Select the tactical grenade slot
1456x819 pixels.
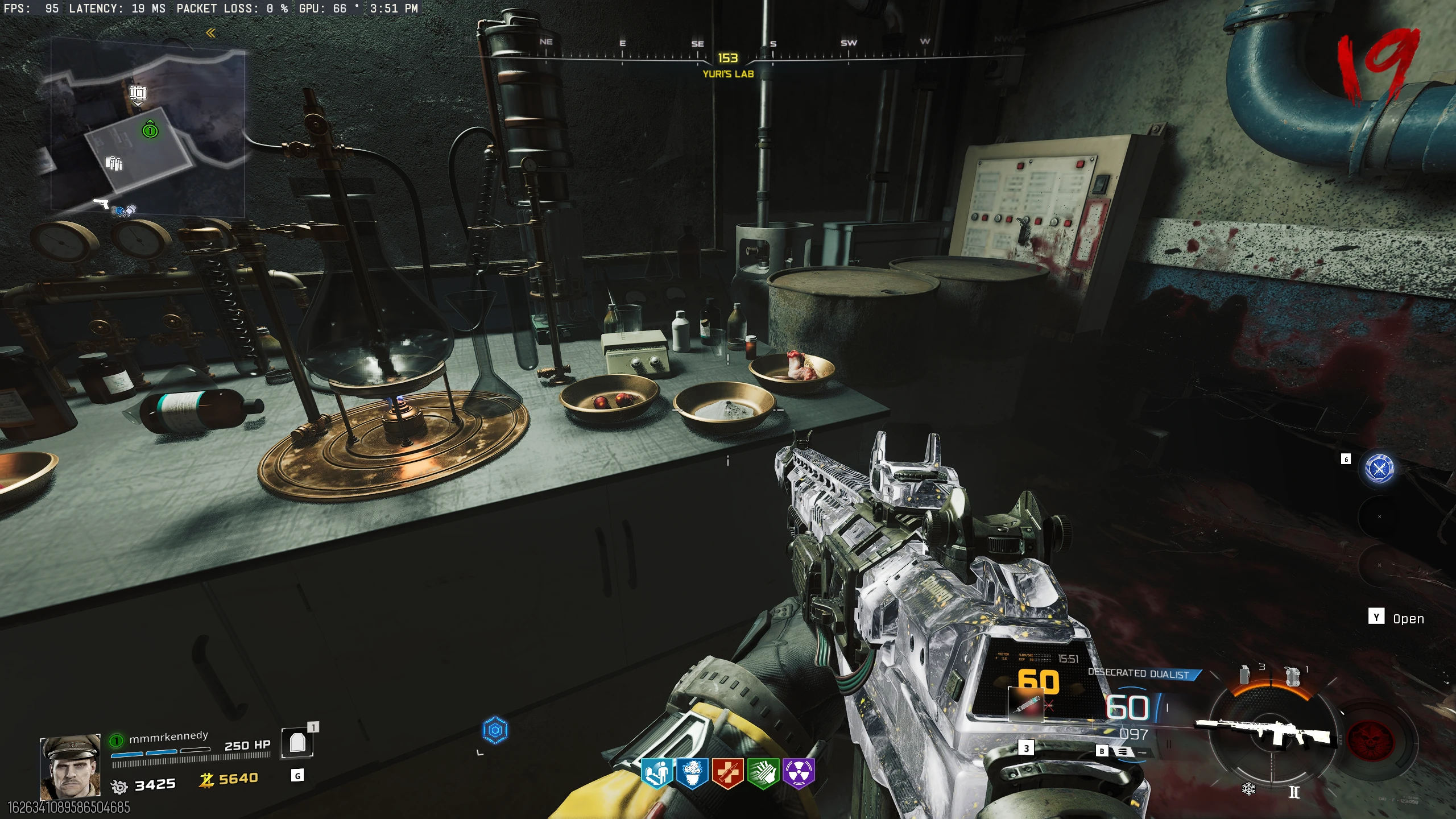1244,675
